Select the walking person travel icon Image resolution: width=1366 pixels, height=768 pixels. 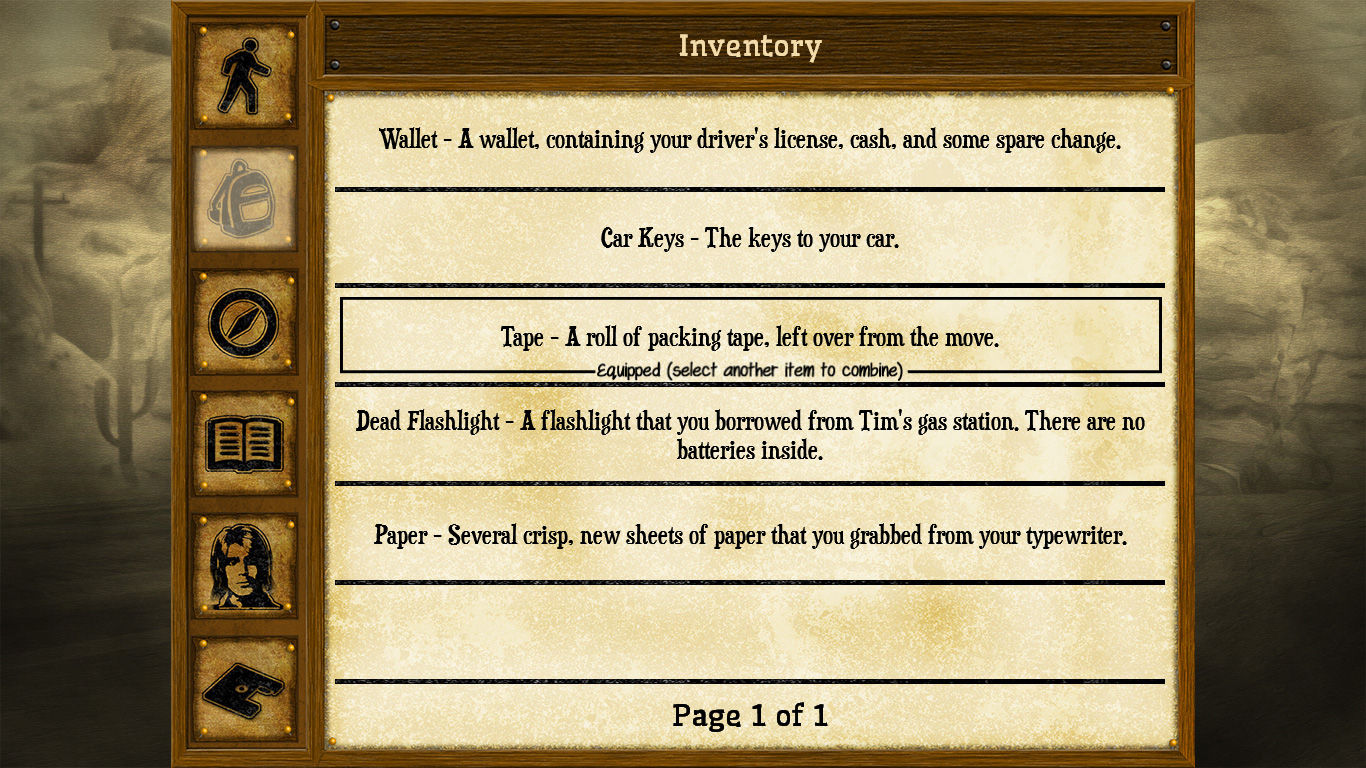(x=243, y=75)
